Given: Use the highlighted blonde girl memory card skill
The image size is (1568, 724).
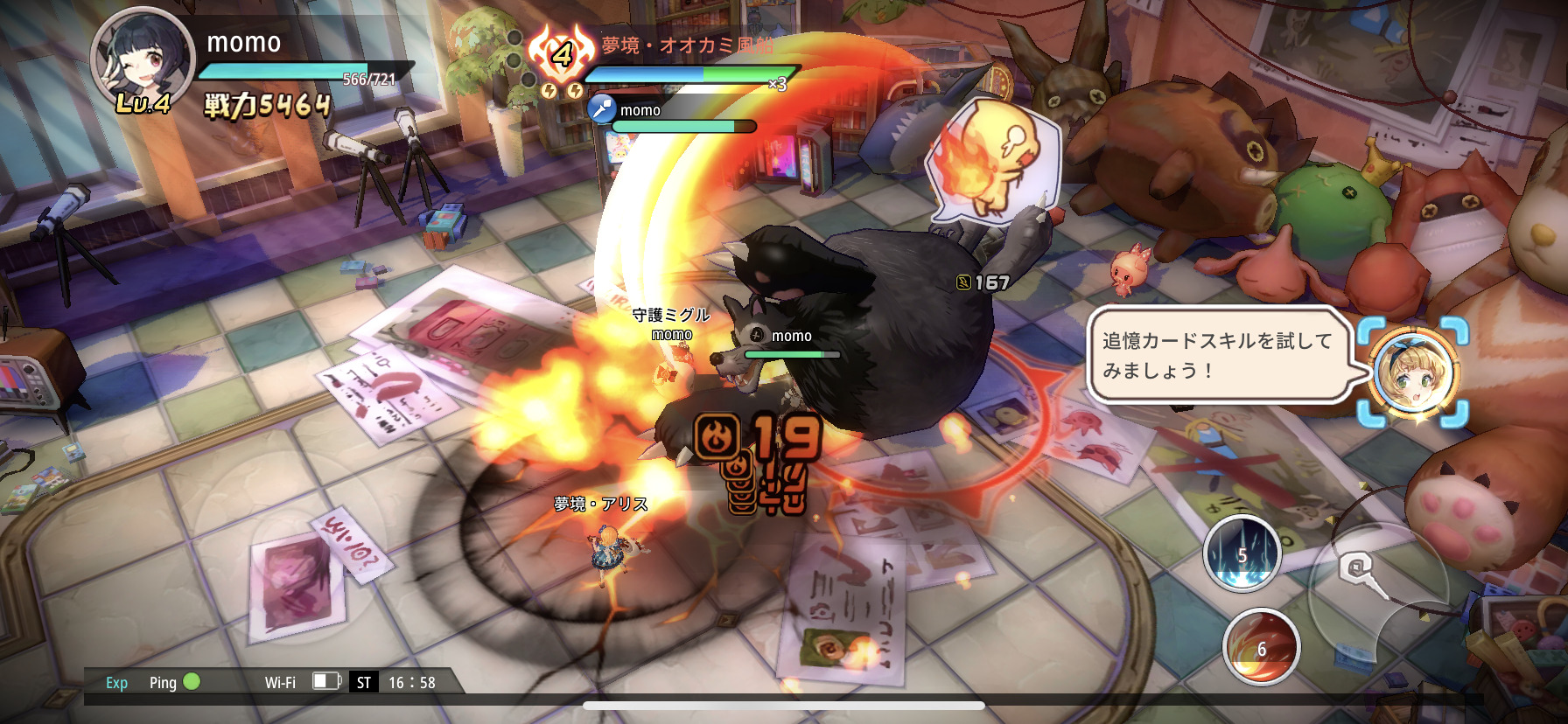Looking at the screenshot, I should [1413, 372].
